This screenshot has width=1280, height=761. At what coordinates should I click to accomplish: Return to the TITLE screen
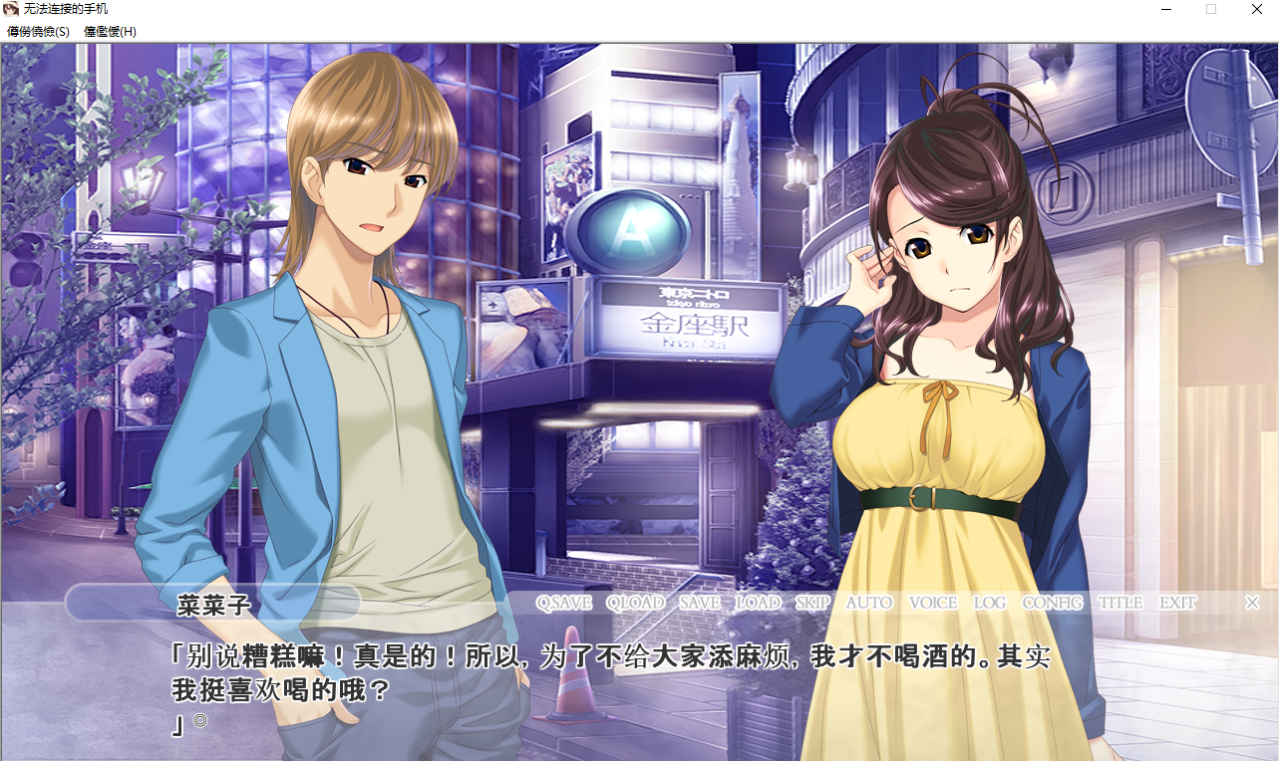point(1120,603)
